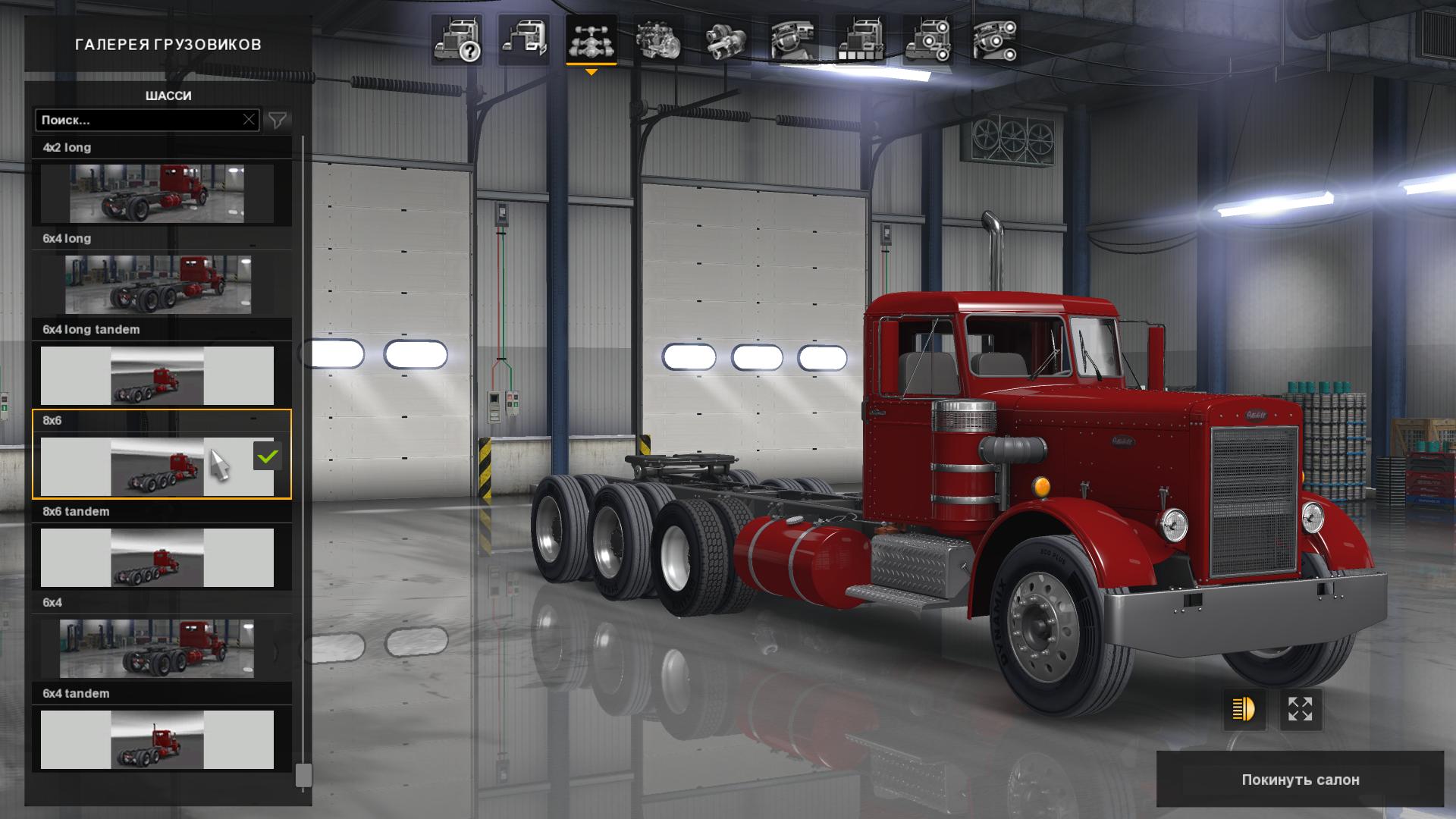Open the chassis list filter
1456x819 pixels.
point(278,120)
